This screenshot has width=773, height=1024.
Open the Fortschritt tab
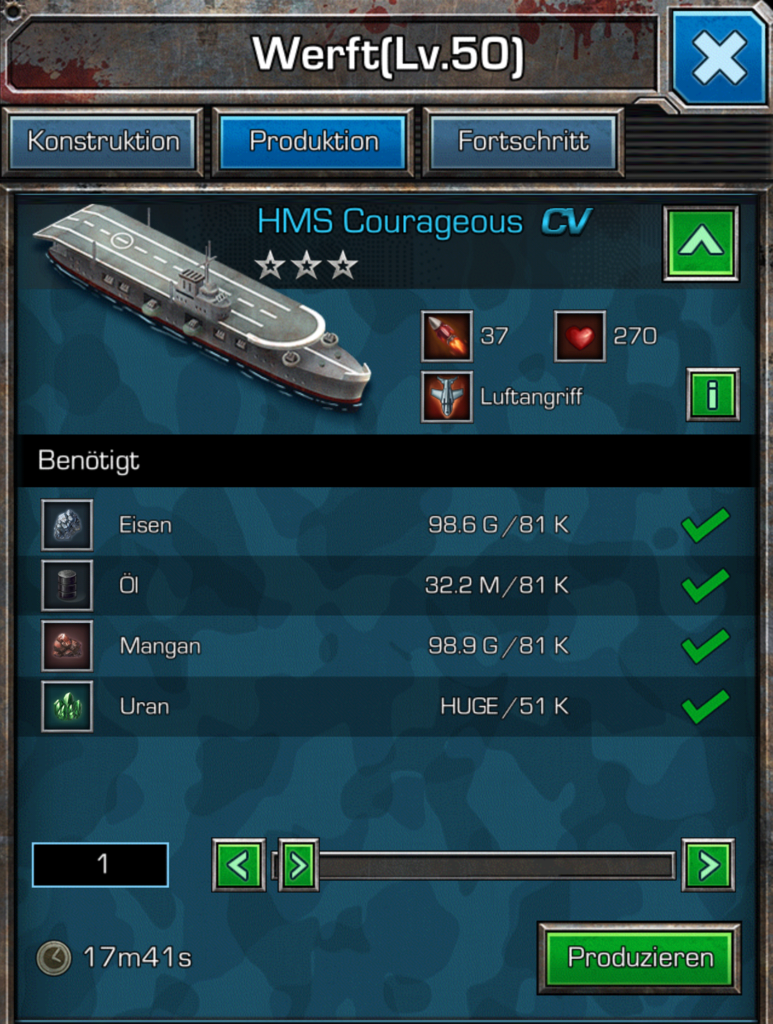coord(523,141)
